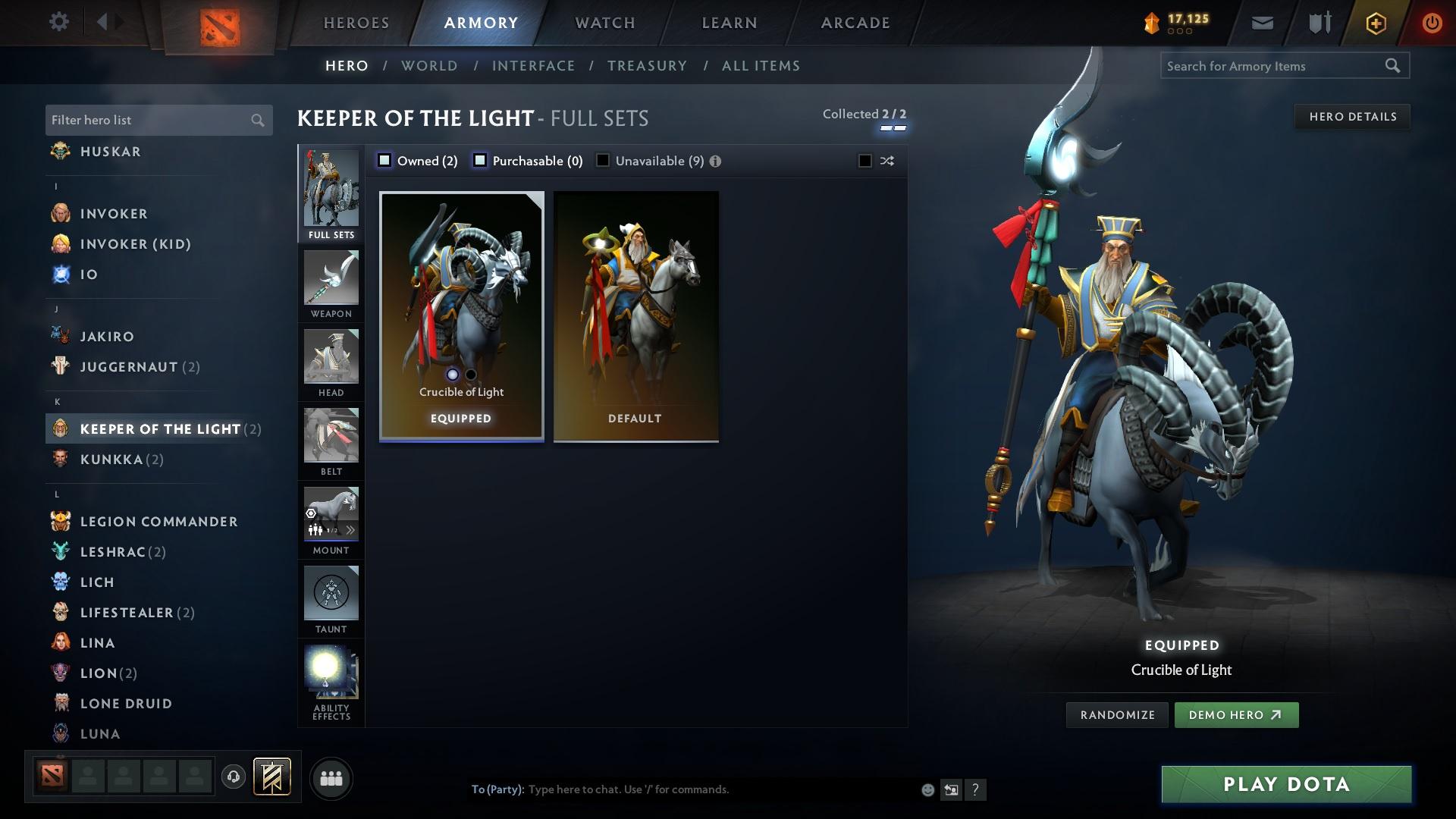
Task: Open the Ability Effects category
Action: 331,679
